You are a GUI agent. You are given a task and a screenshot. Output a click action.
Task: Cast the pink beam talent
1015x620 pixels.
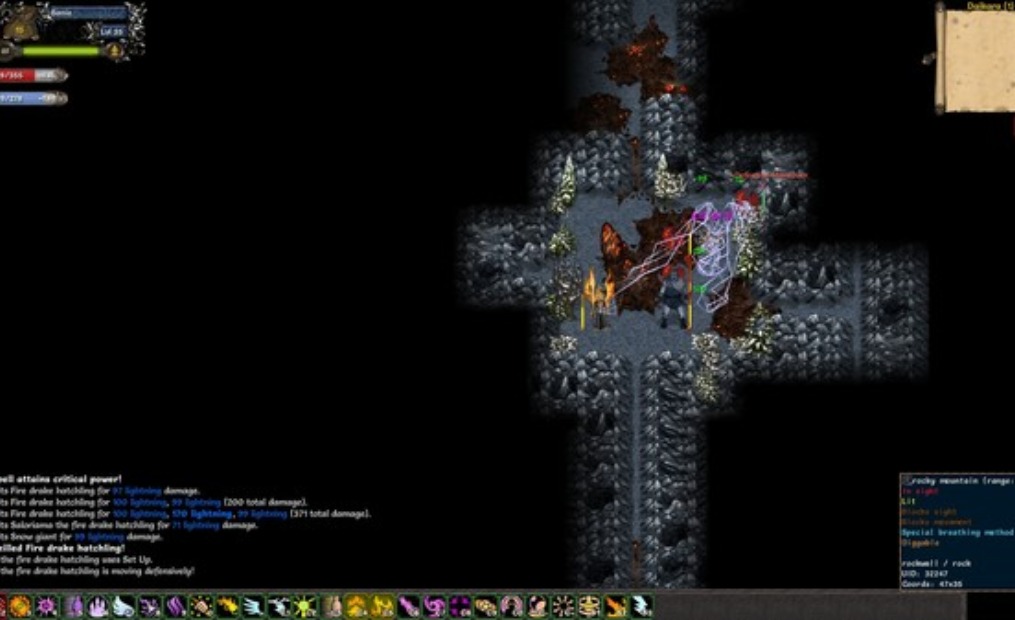409,606
